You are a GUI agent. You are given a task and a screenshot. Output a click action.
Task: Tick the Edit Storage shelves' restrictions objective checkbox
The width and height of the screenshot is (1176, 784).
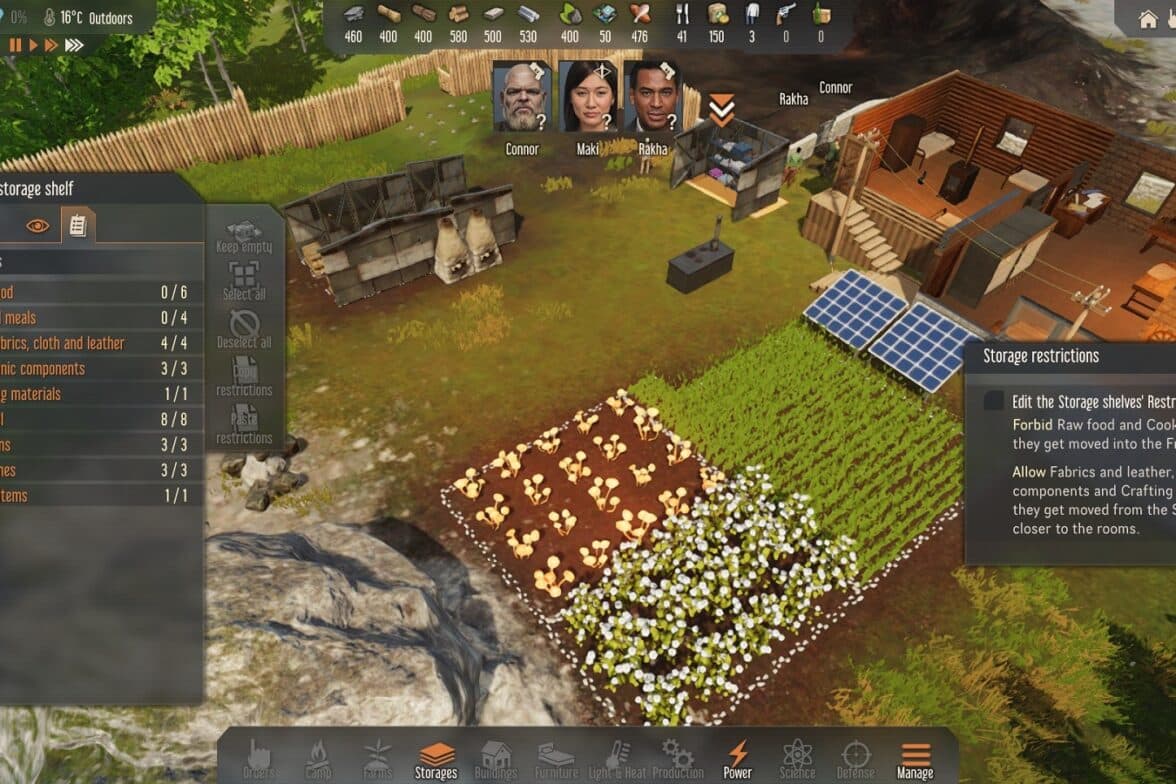pyautogui.click(x=993, y=401)
